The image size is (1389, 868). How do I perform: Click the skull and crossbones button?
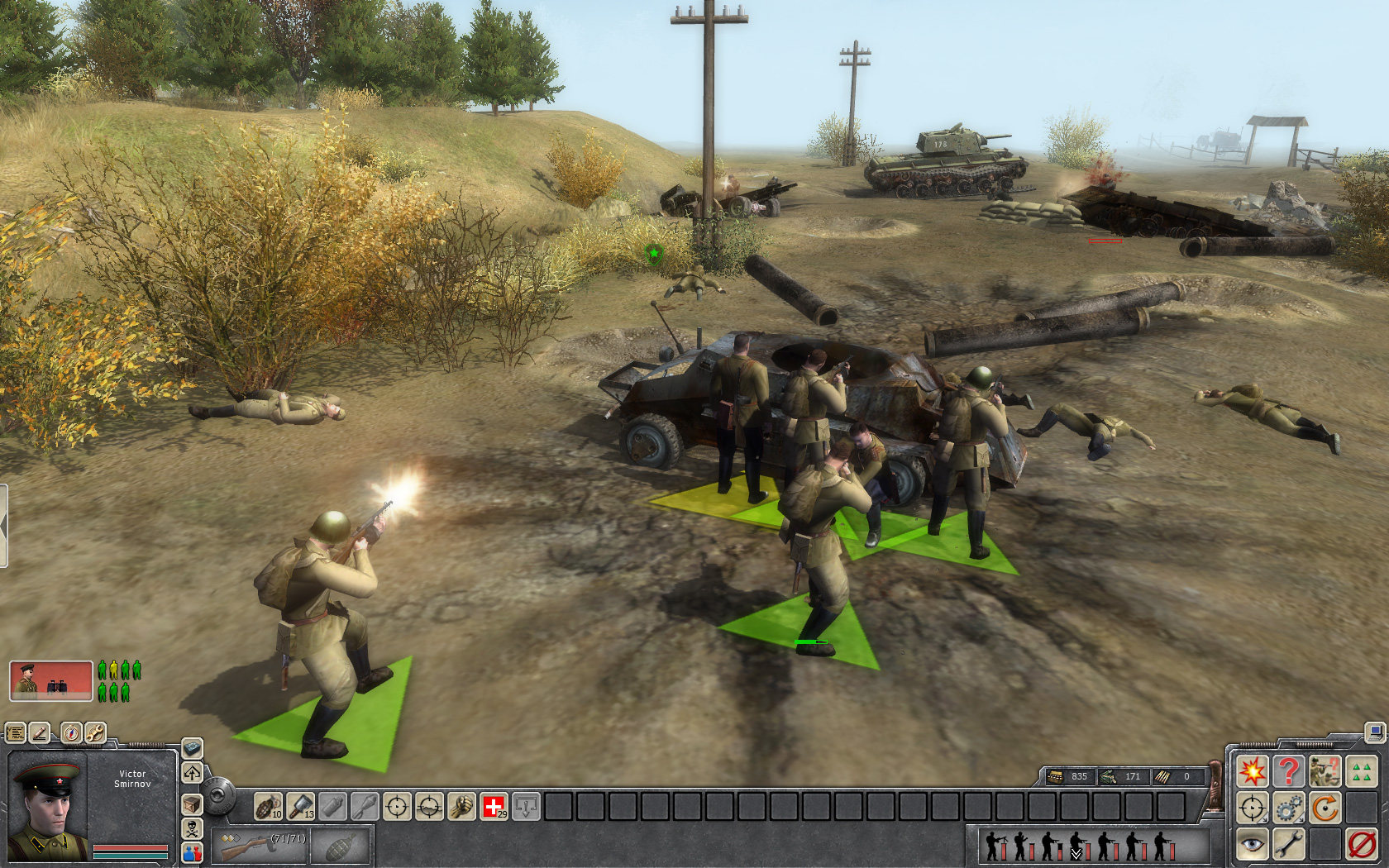coord(192,828)
